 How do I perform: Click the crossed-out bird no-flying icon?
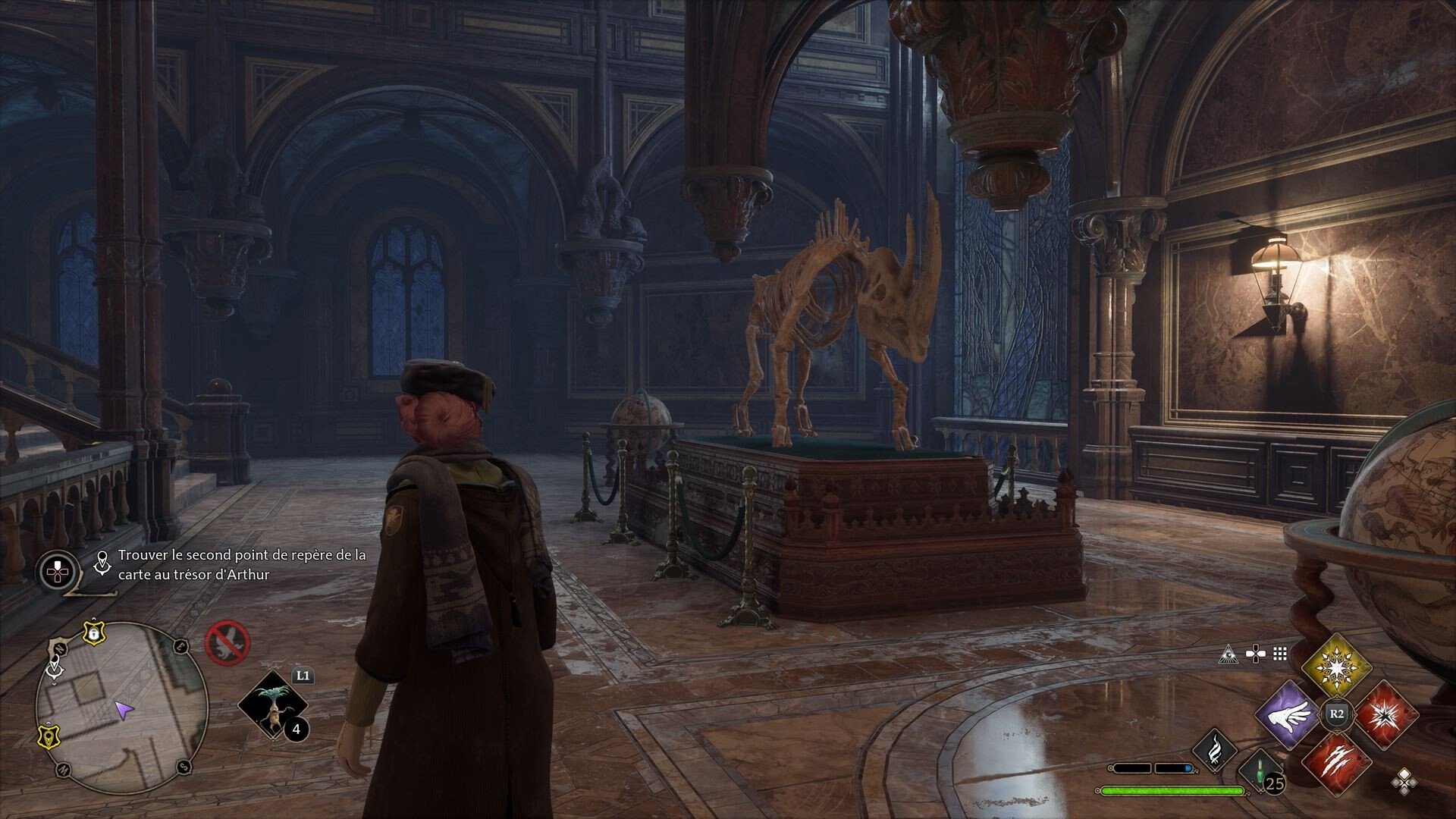click(227, 642)
